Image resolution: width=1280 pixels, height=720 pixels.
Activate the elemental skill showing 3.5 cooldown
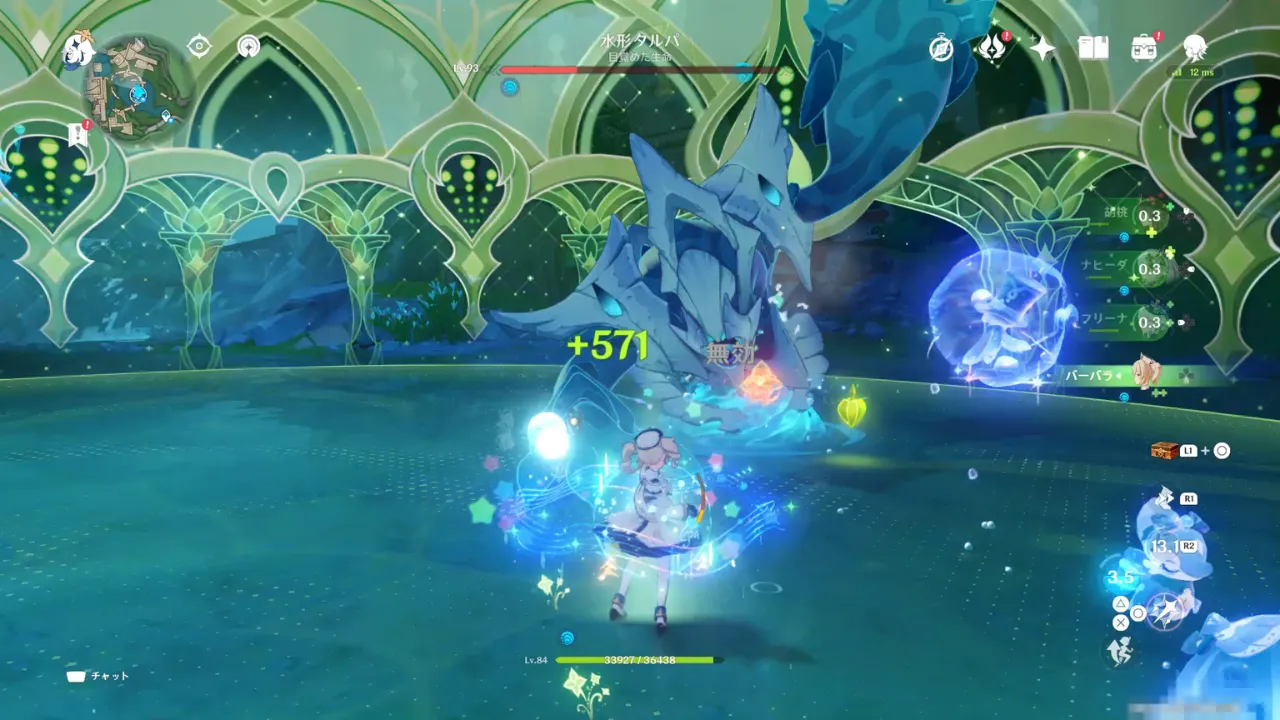tap(1121, 579)
